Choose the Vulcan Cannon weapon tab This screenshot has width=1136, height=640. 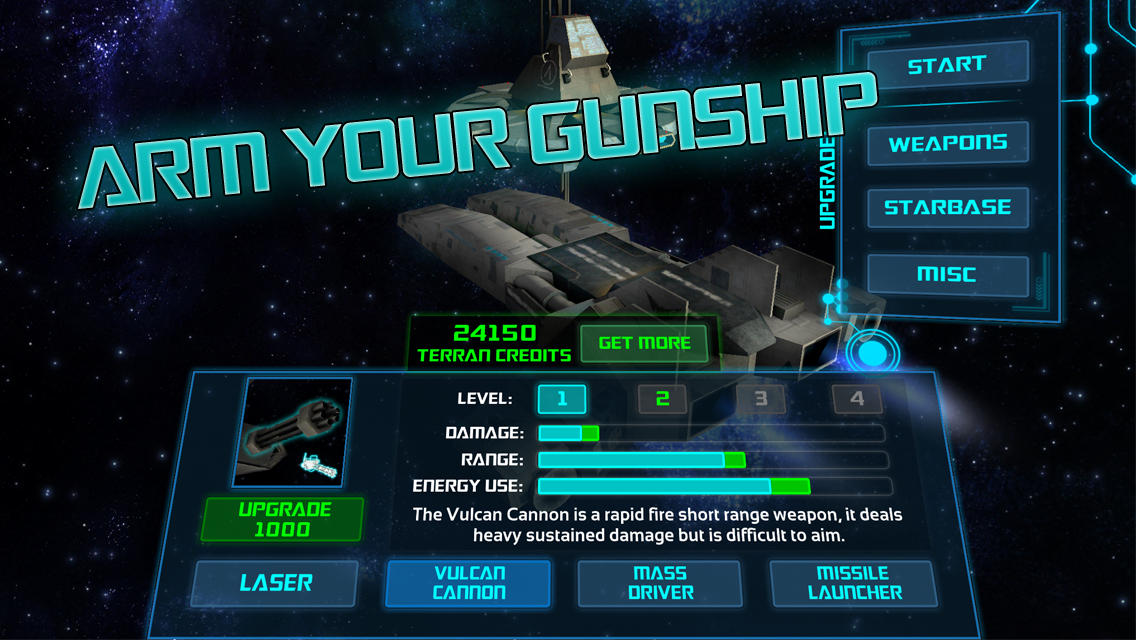pyautogui.click(x=468, y=583)
